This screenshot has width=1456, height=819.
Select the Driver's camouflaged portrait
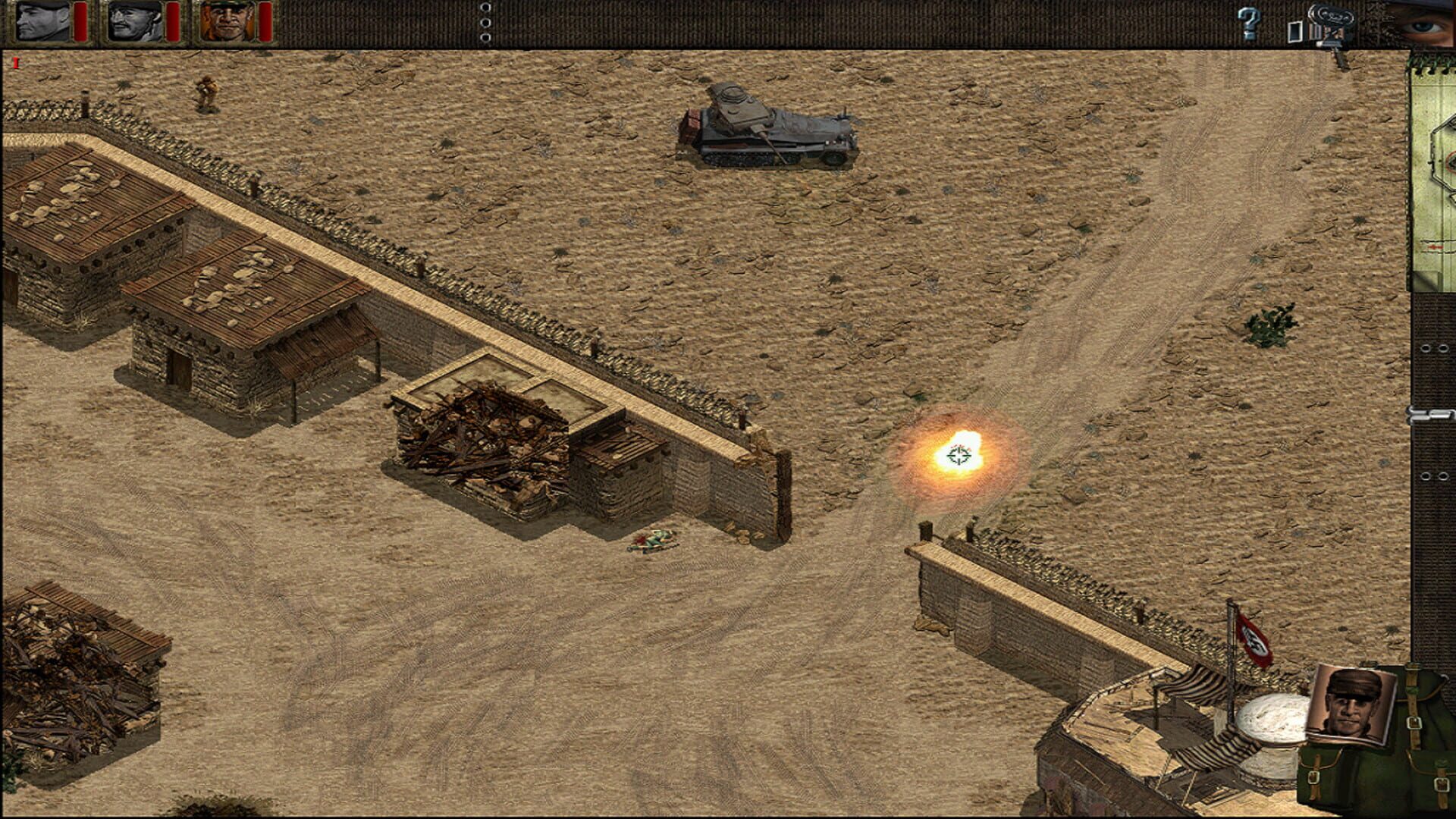coord(227,23)
